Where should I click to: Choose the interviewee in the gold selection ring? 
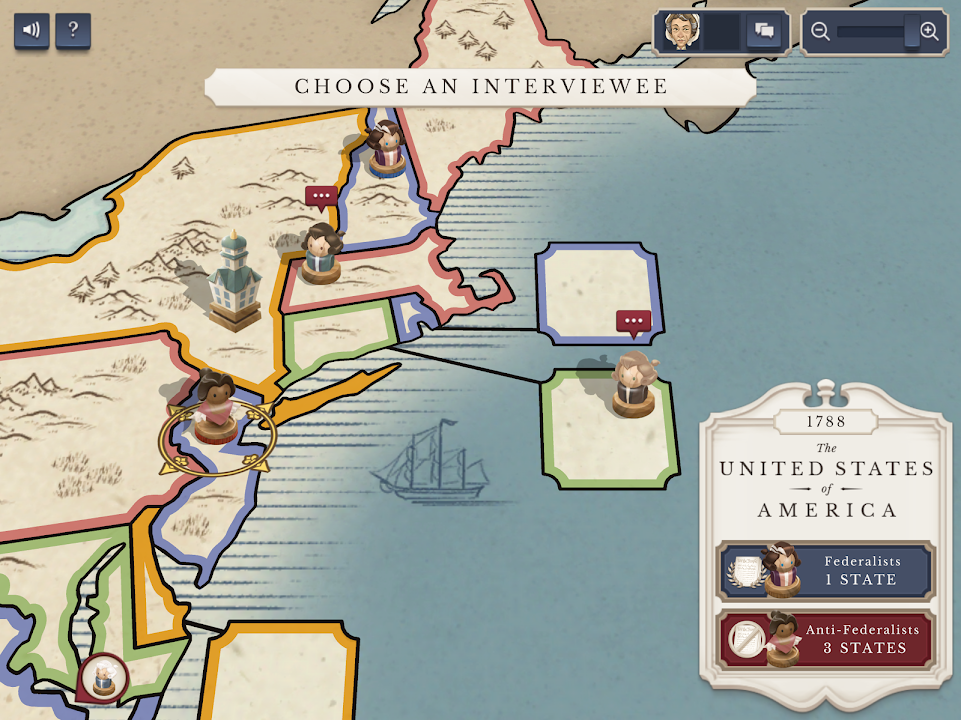(x=216, y=408)
